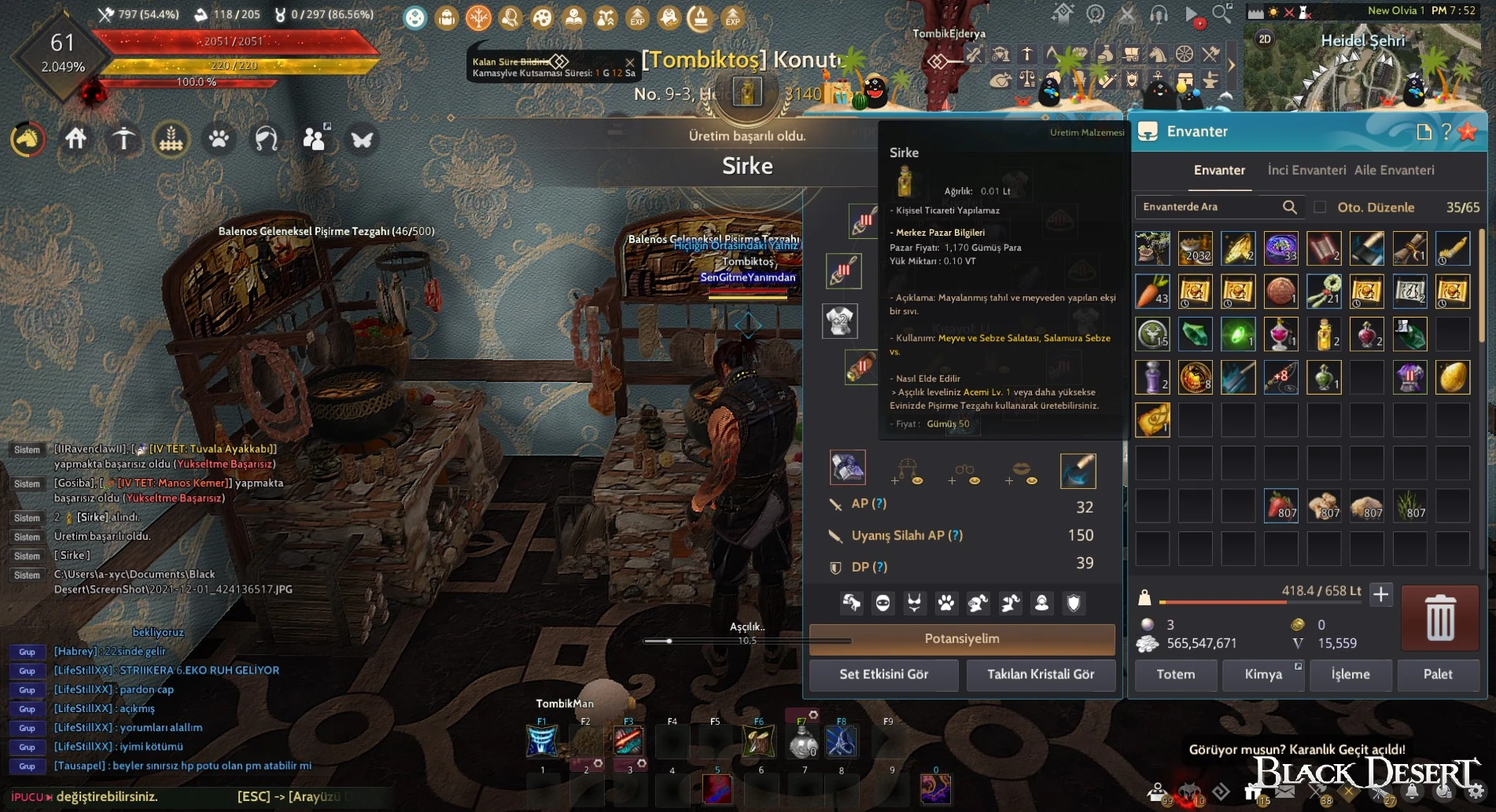This screenshot has width=1496, height=812.
Task: Toggle the minimap 2D view button
Action: [1264, 39]
